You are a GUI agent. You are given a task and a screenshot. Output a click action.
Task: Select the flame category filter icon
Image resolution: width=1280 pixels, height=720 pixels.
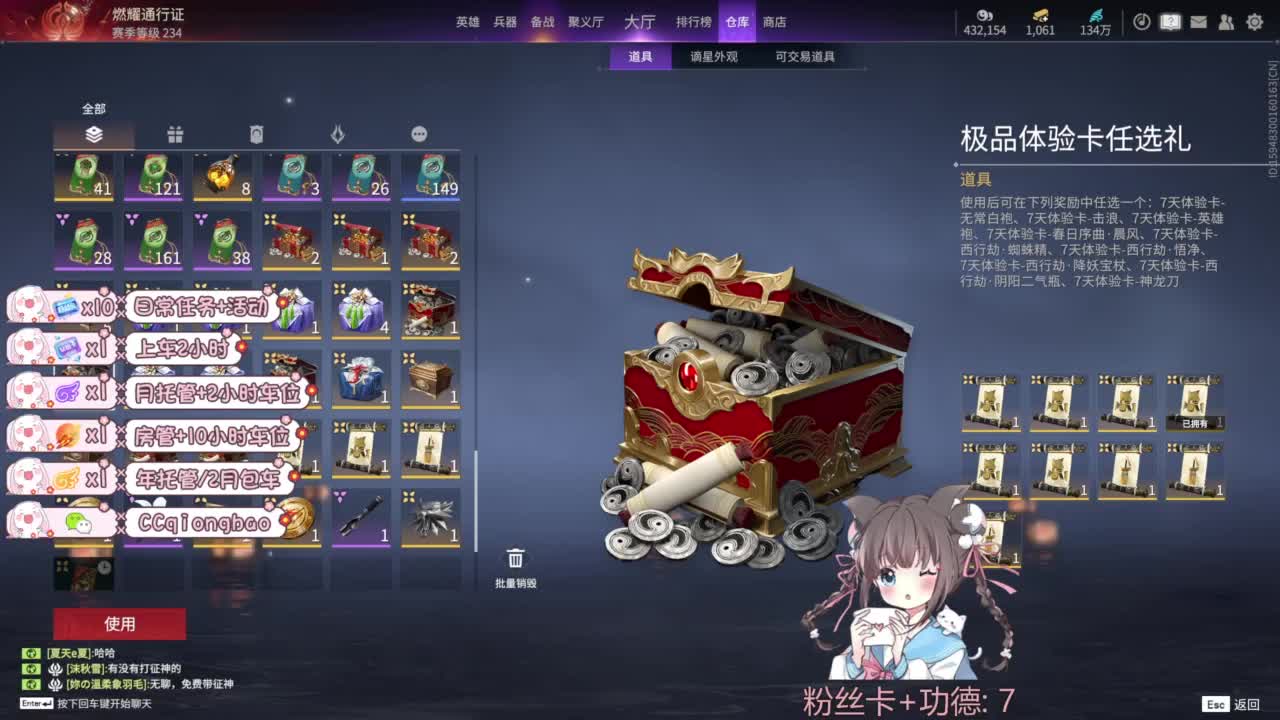coord(338,132)
